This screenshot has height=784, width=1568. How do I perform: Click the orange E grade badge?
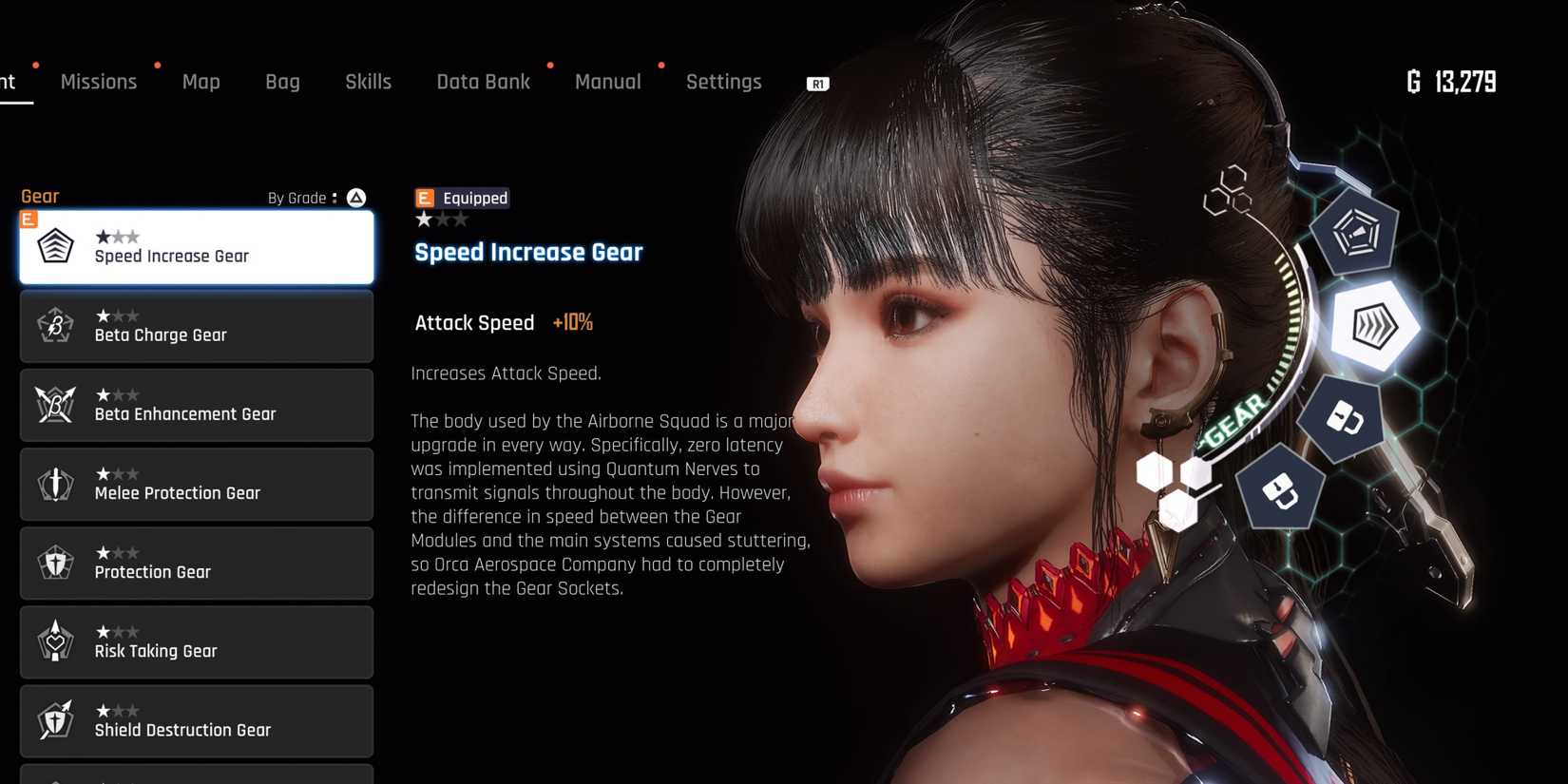coord(29,219)
